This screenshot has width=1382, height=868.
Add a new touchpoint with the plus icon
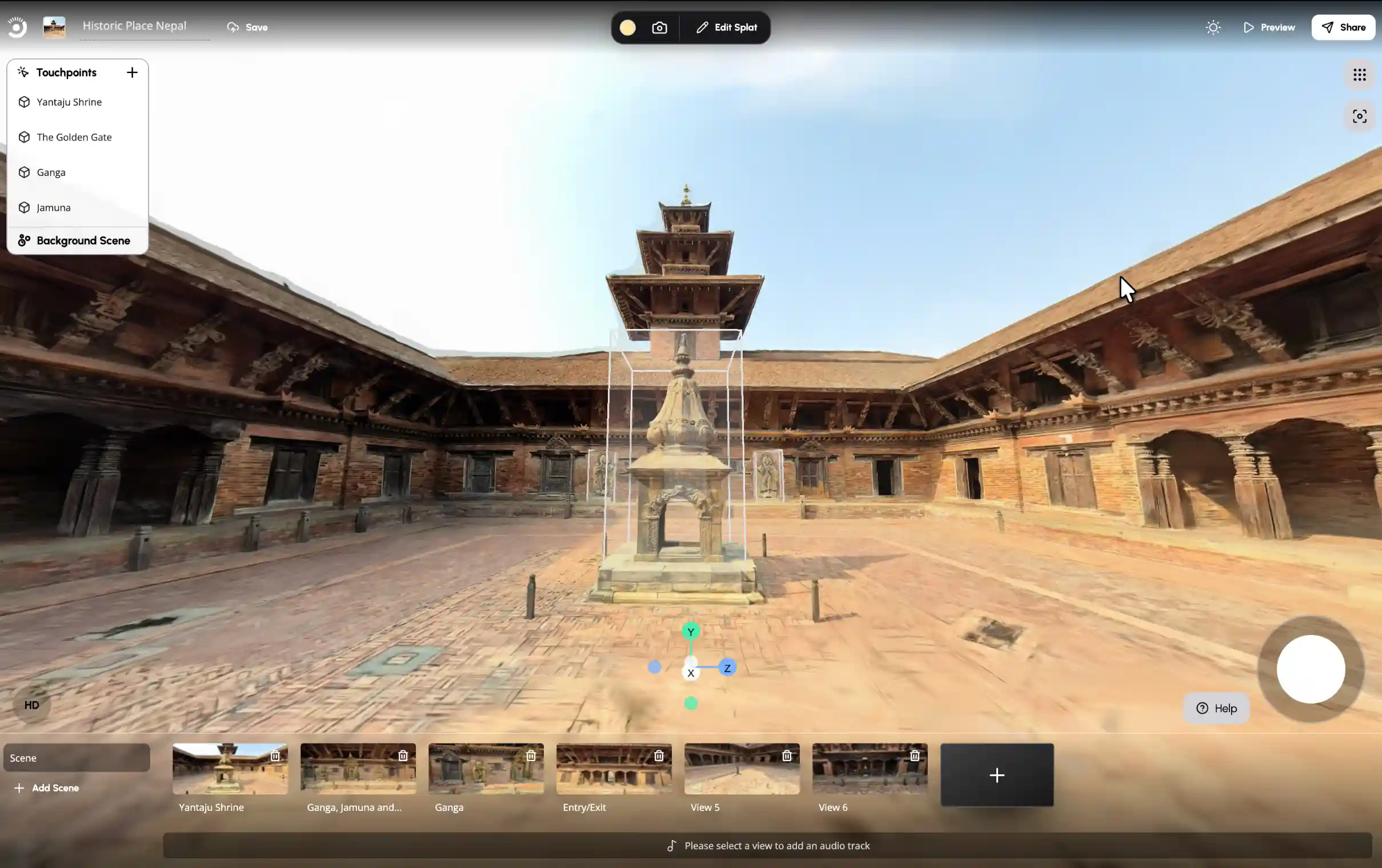131,73
